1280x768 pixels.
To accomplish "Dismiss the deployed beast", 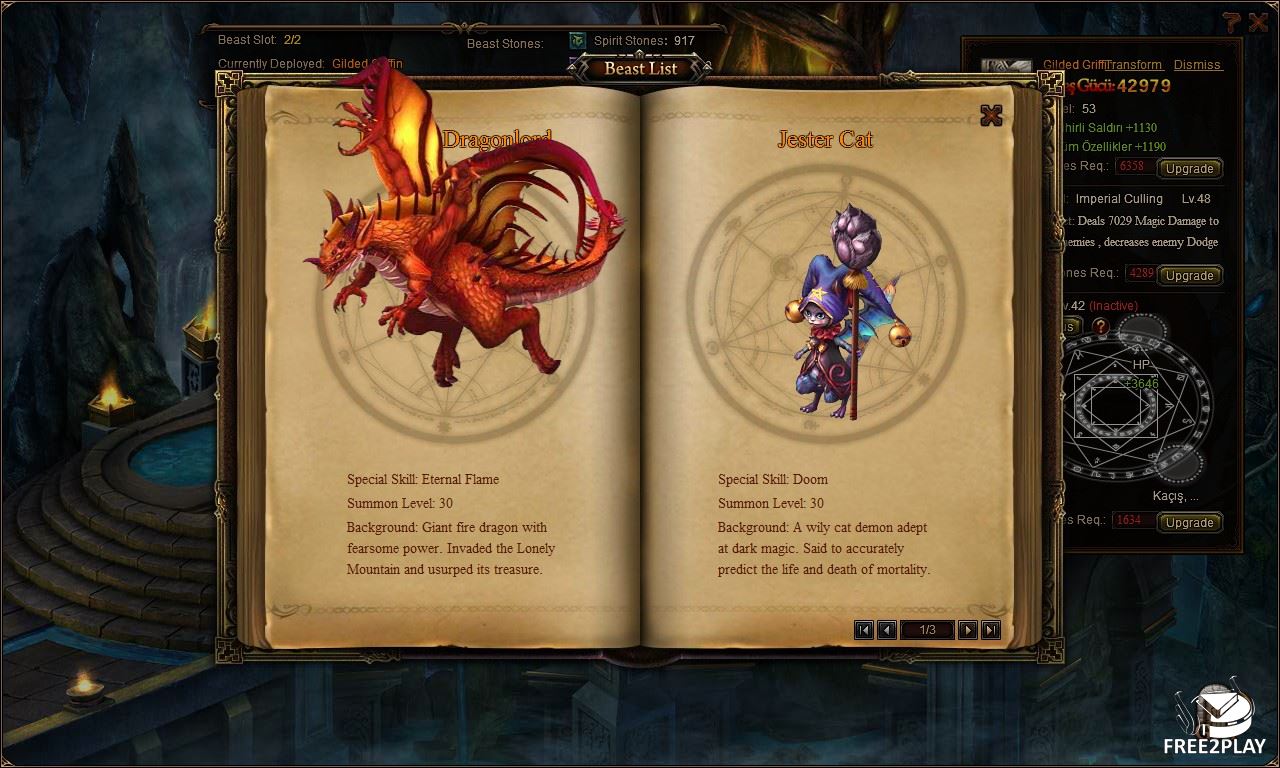I will (x=1197, y=65).
